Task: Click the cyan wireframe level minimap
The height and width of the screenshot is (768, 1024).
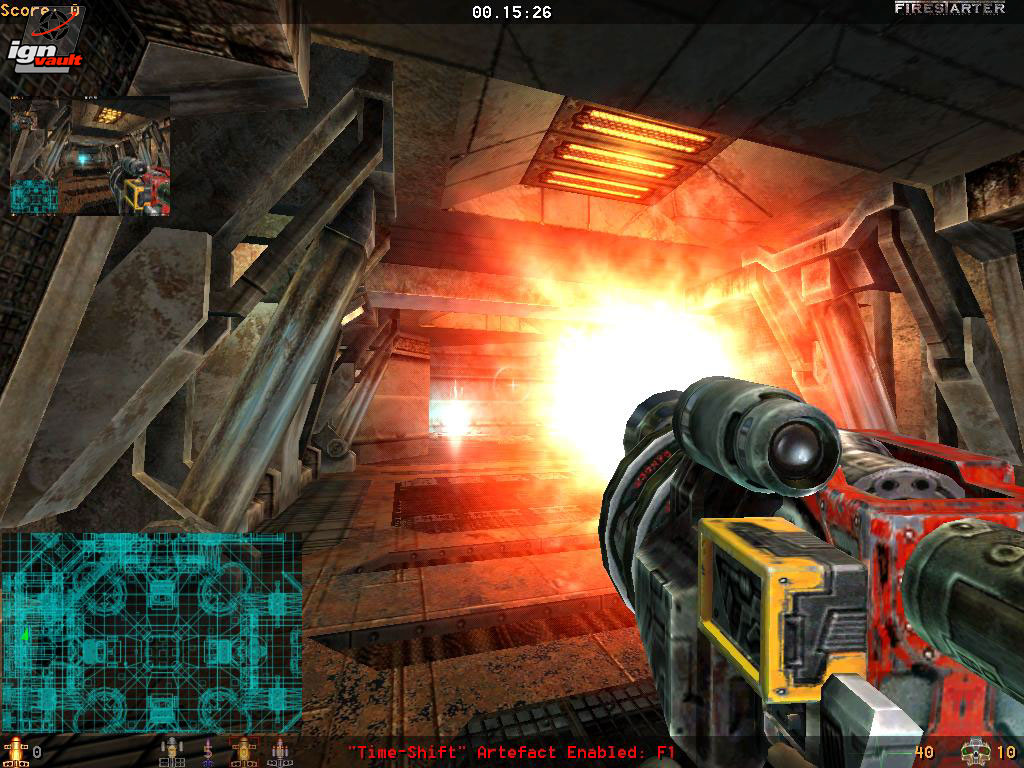Action: click(151, 632)
